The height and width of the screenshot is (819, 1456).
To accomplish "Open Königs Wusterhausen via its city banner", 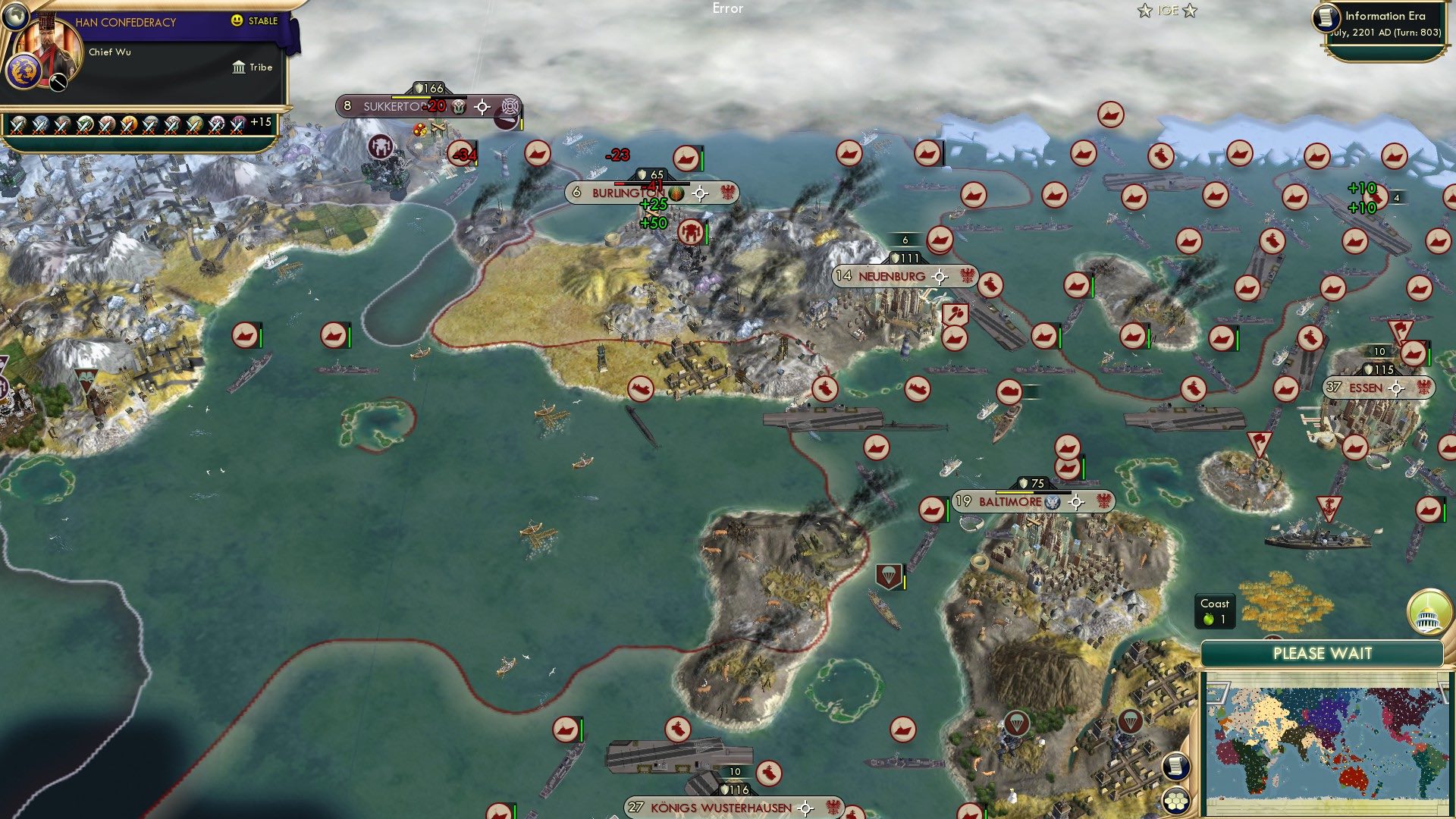I will (x=720, y=808).
